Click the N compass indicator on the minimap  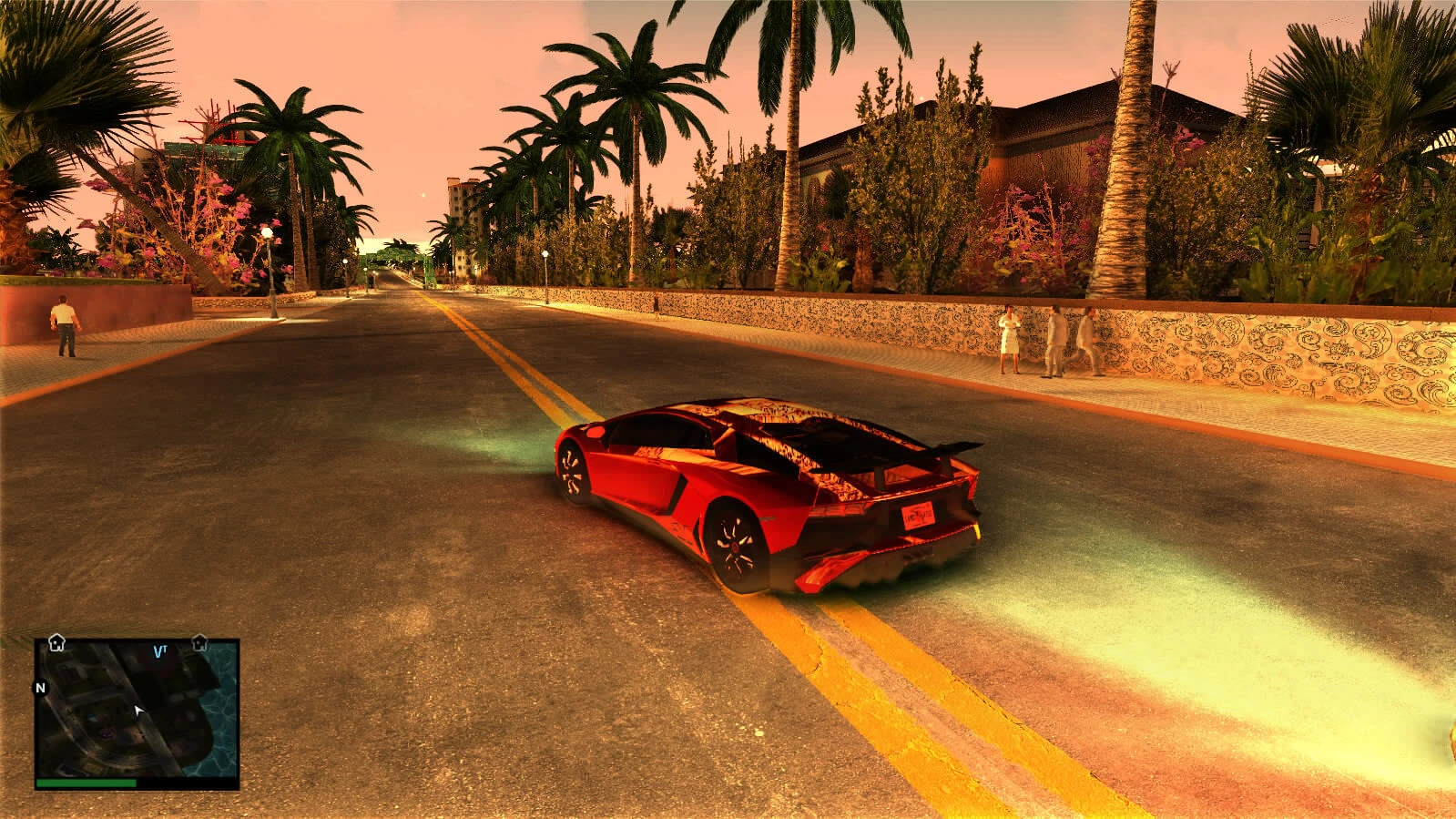coord(39,688)
